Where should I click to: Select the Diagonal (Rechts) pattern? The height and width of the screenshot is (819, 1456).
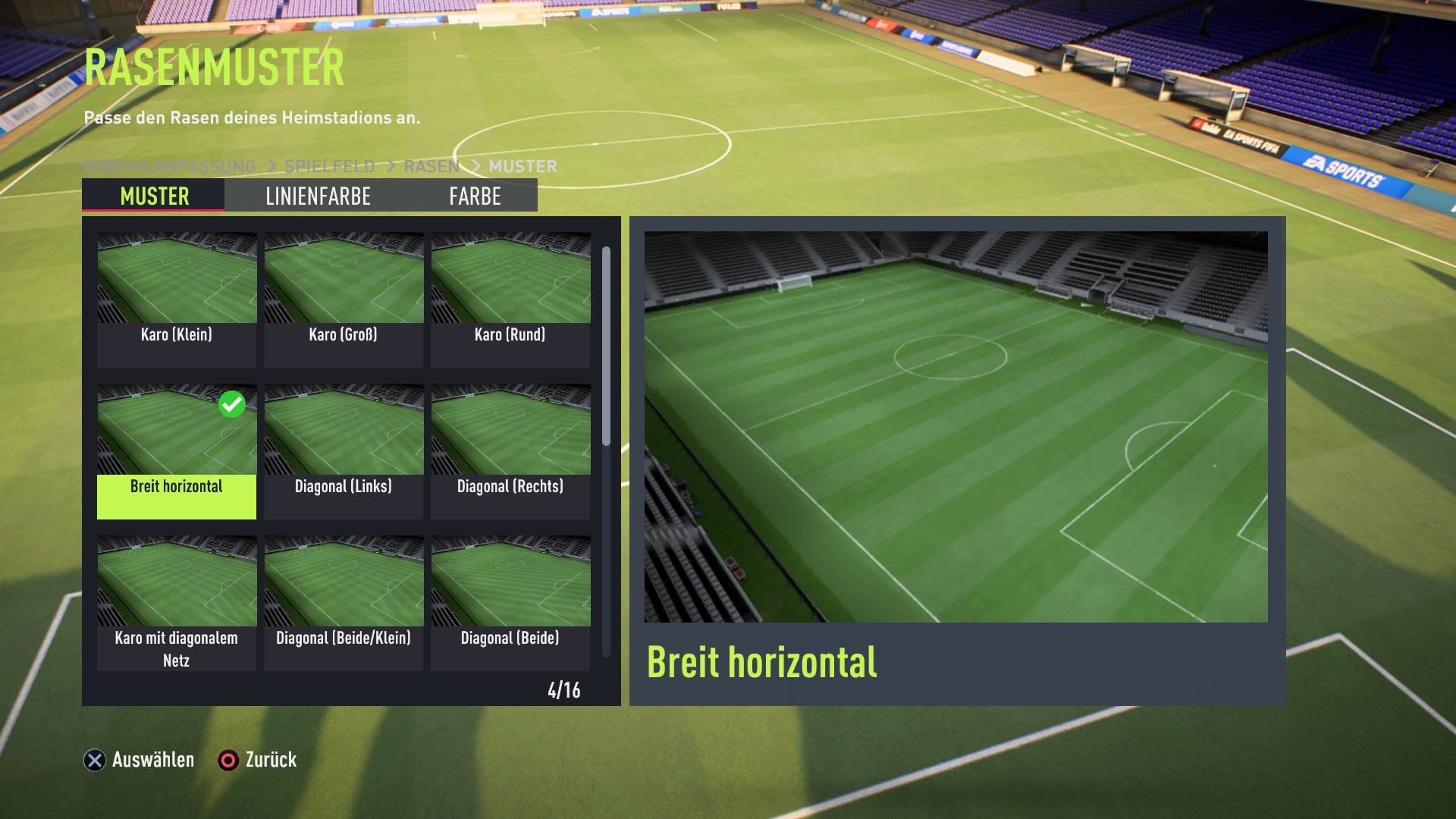pos(510,451)
